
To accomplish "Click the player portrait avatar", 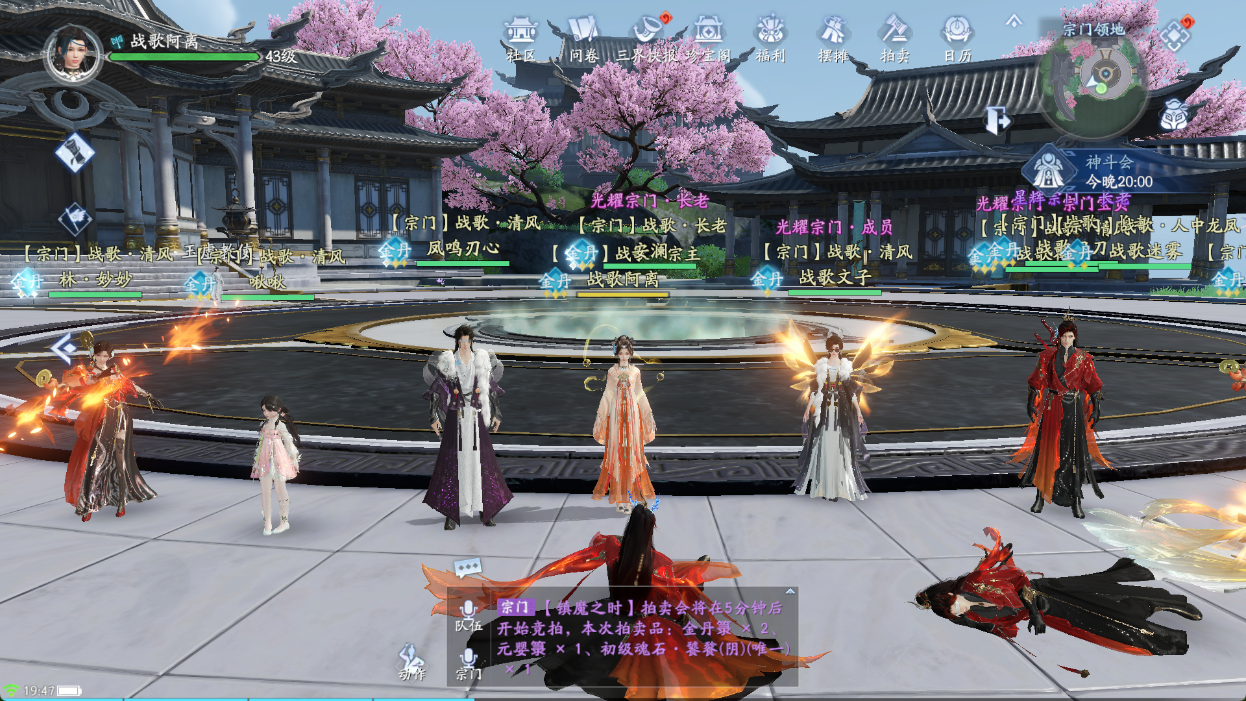I will (x=73, y=53).
